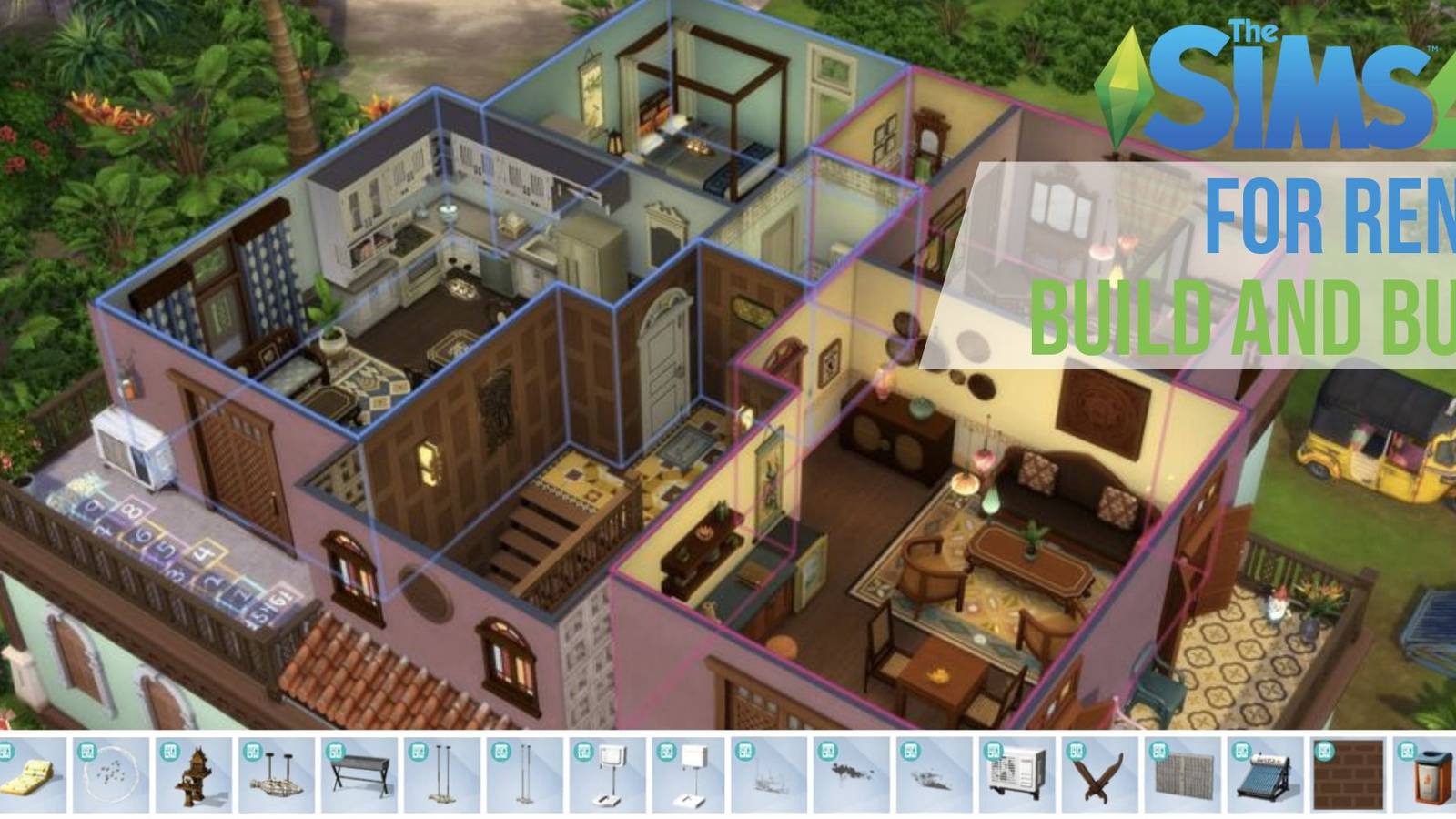Select the white standing lamp item
Viewport: 1456px width, 819px height.
pos(608,773)
